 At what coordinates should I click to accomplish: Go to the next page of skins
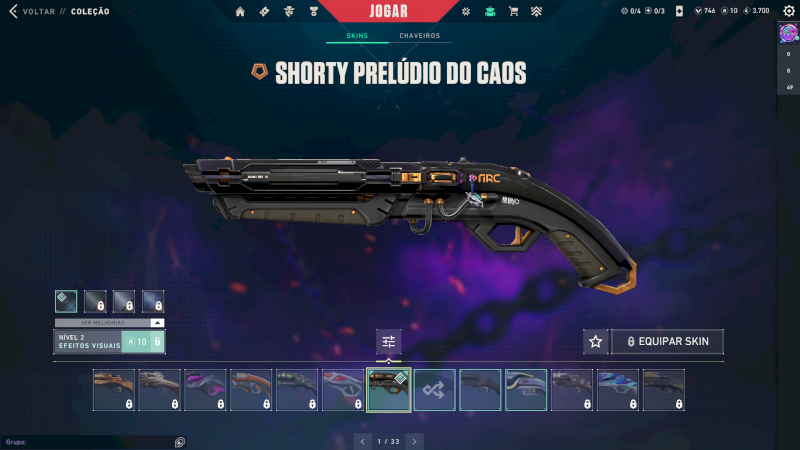click(x=414, y=441)
